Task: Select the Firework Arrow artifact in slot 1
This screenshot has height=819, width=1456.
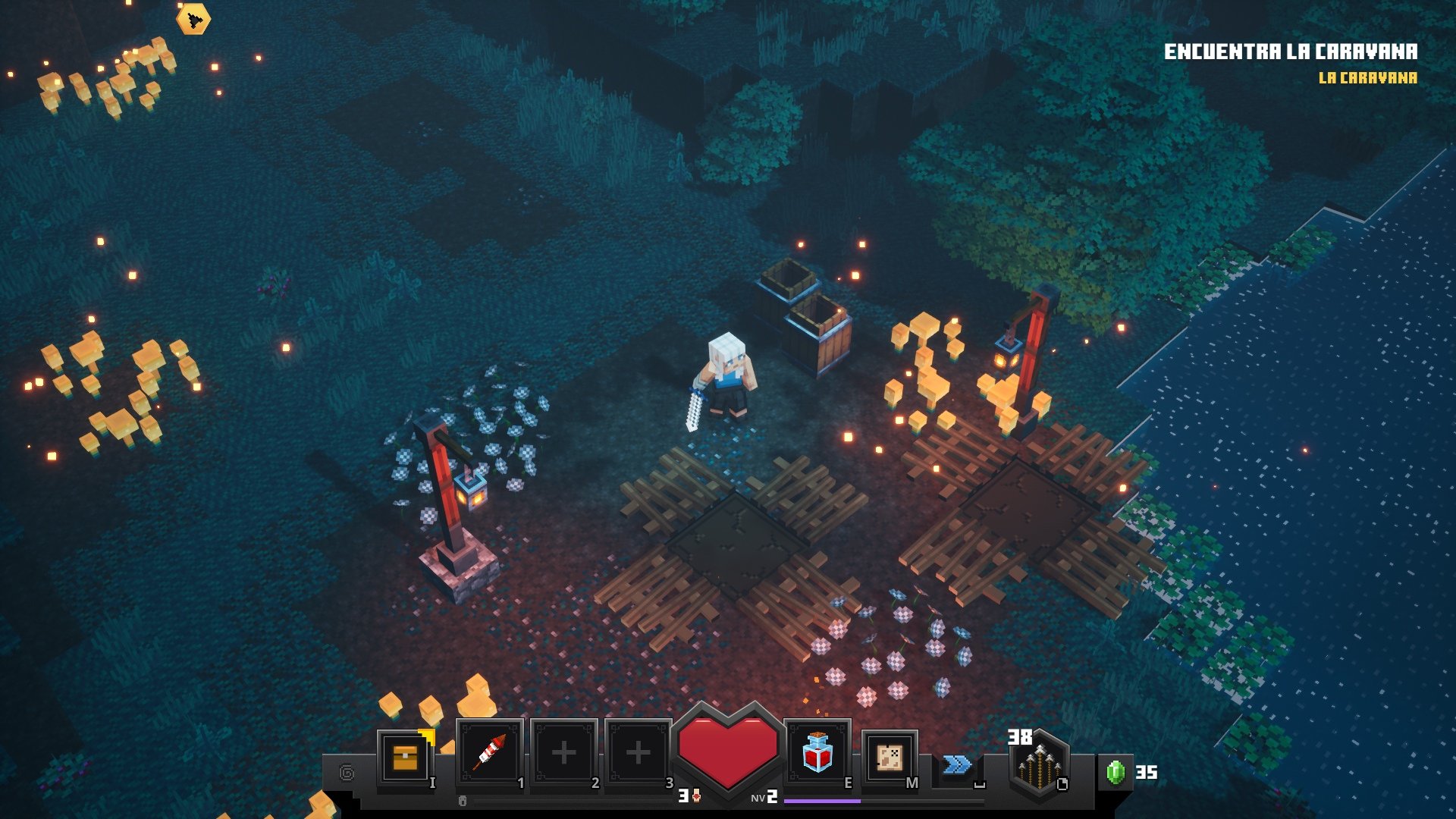Action: (490, 751)
